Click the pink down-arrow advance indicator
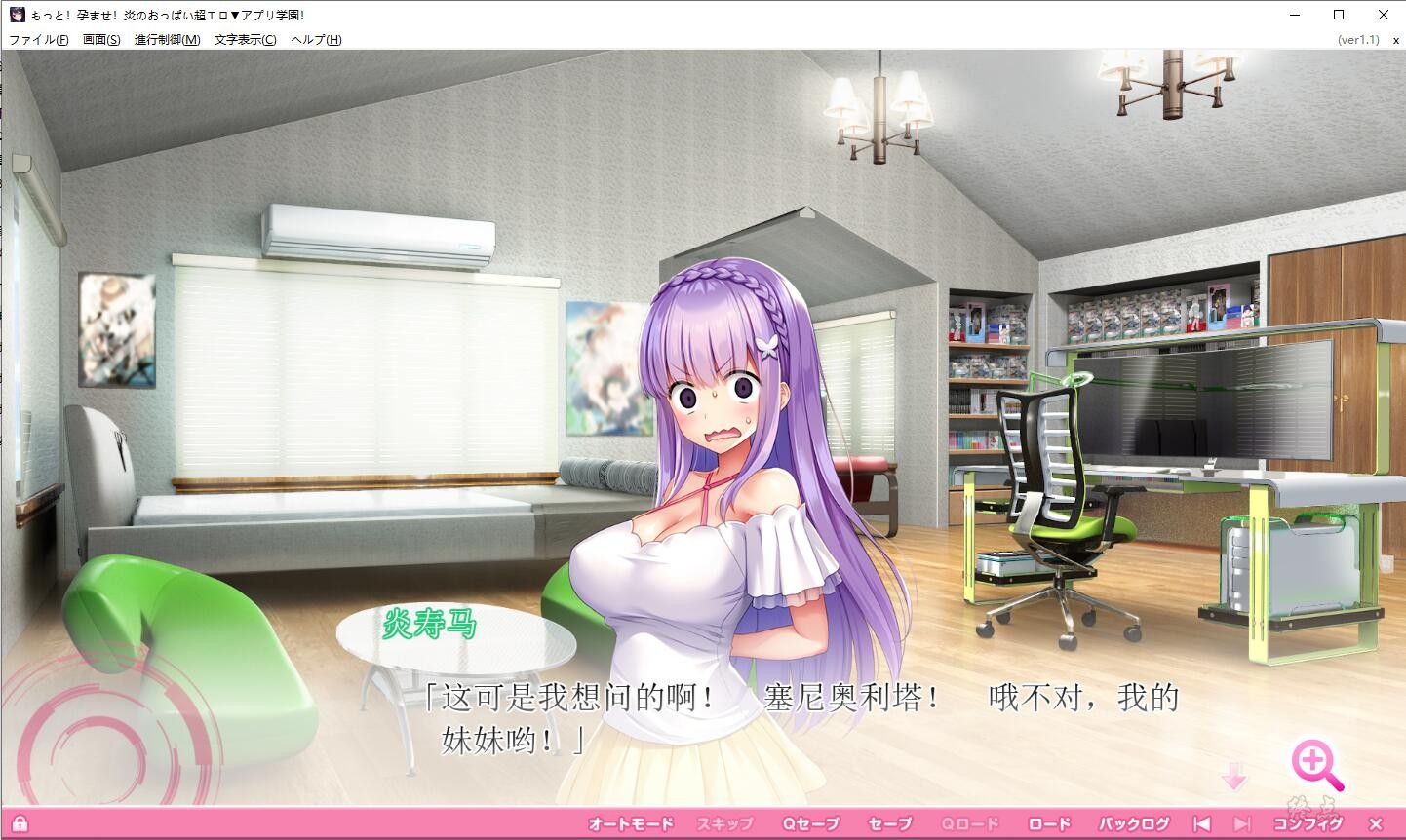 [x=1235, y=777]
